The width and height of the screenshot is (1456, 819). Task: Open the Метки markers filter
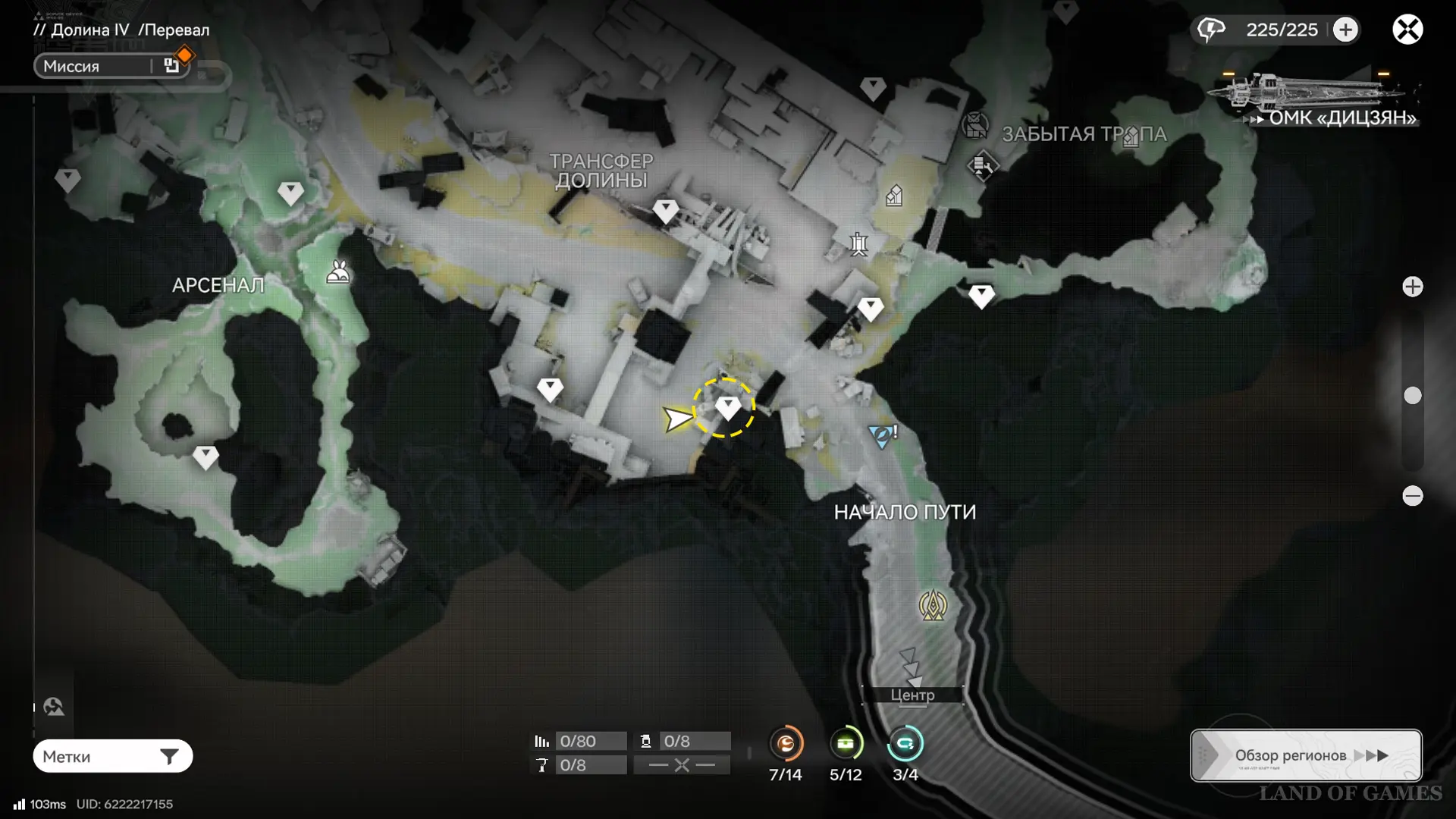point(112,756)
